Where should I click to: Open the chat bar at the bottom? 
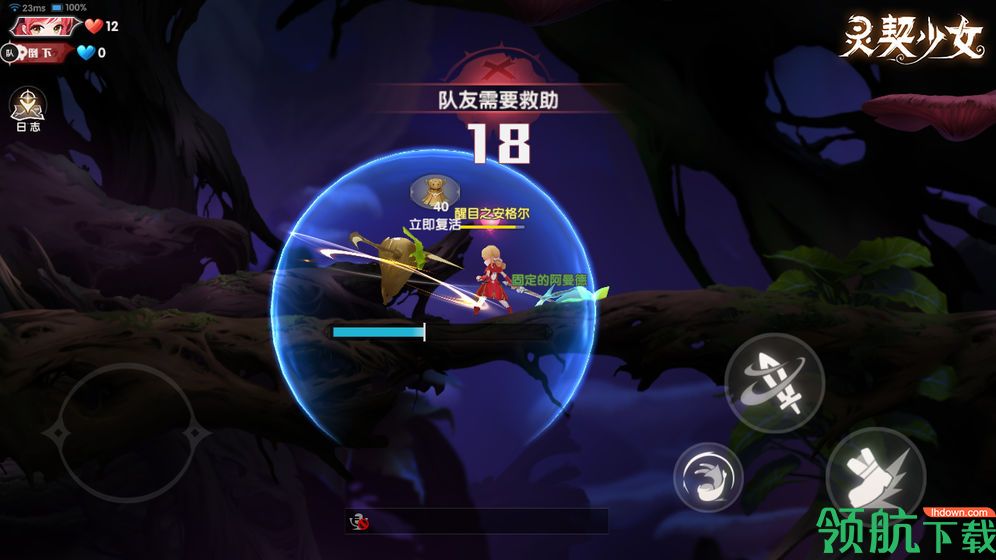click(x=476, y=521)
